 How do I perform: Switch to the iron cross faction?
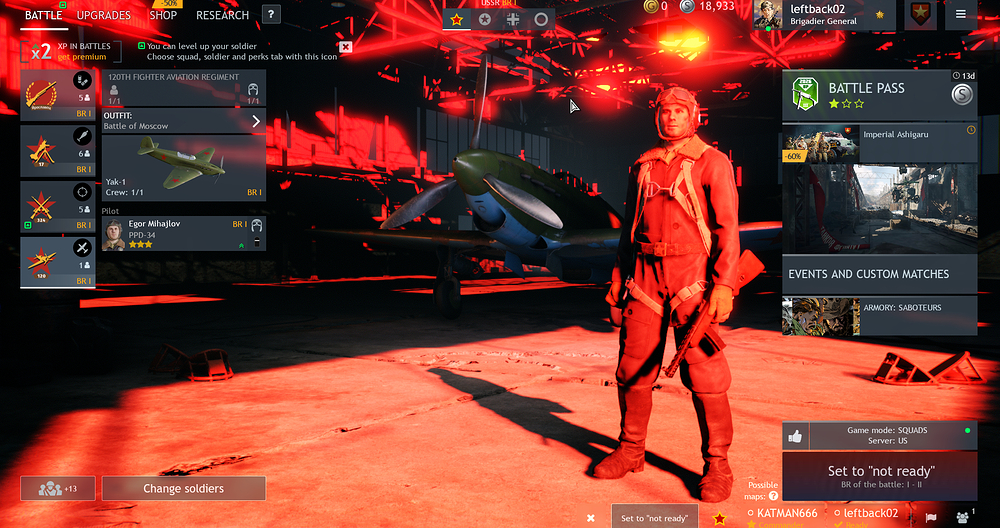pos(513,19)
